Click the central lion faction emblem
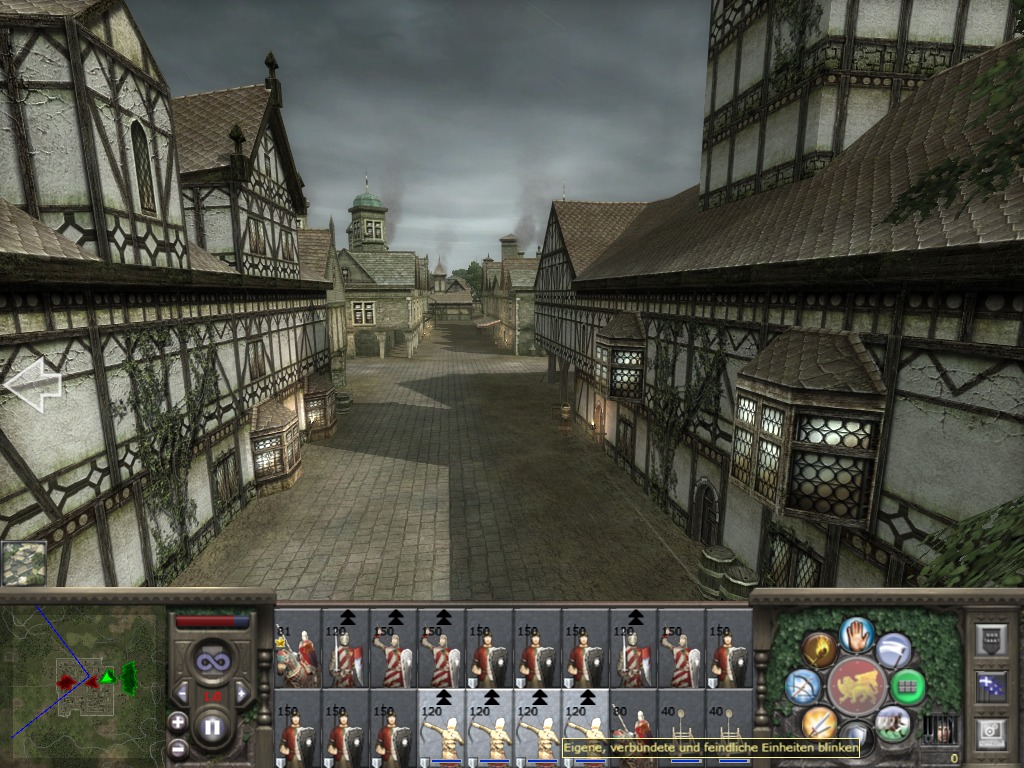The height and width of the screenshot is (768, 1024). coord(857,687)
